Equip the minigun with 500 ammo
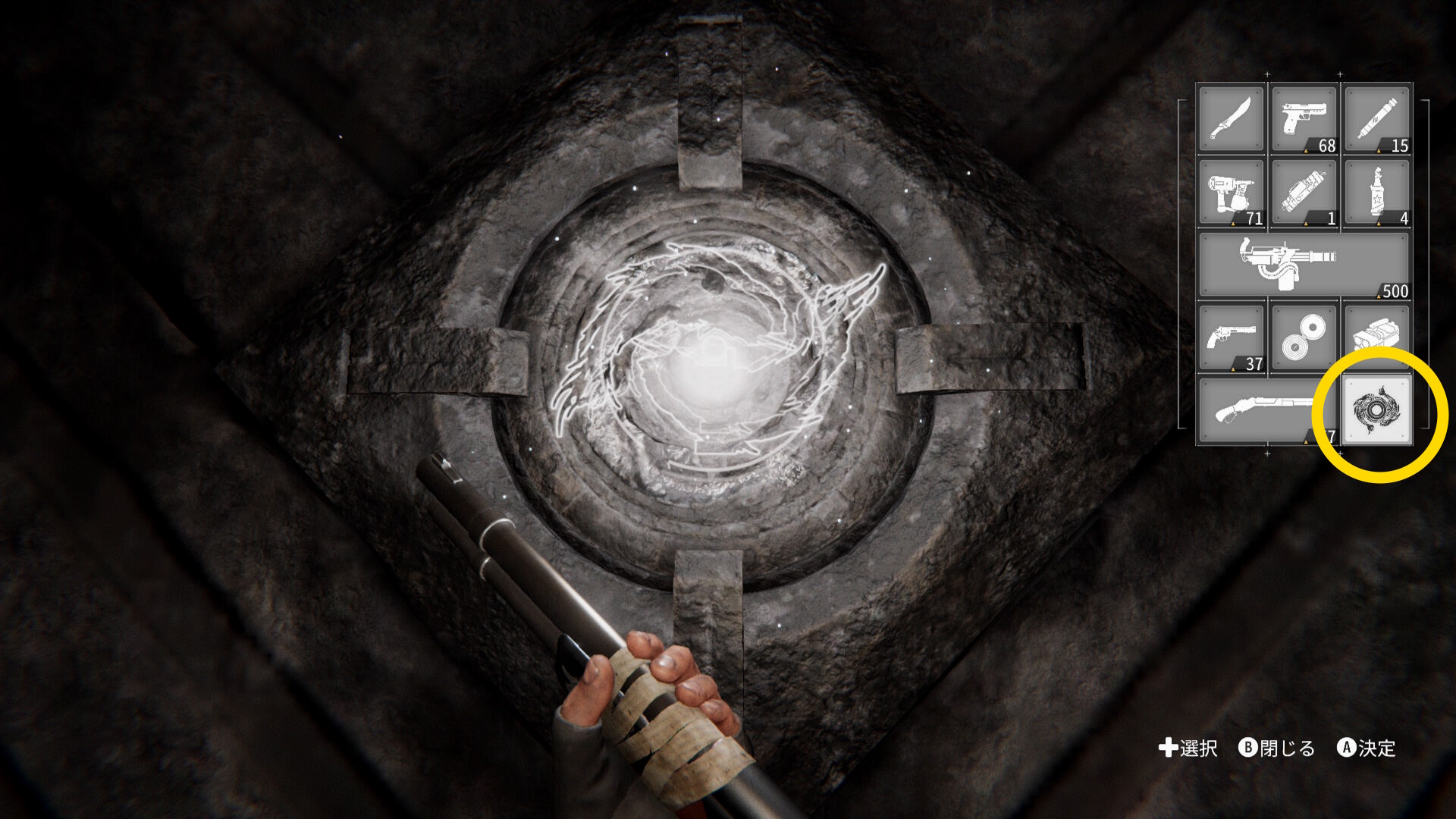 (1303, 265)
